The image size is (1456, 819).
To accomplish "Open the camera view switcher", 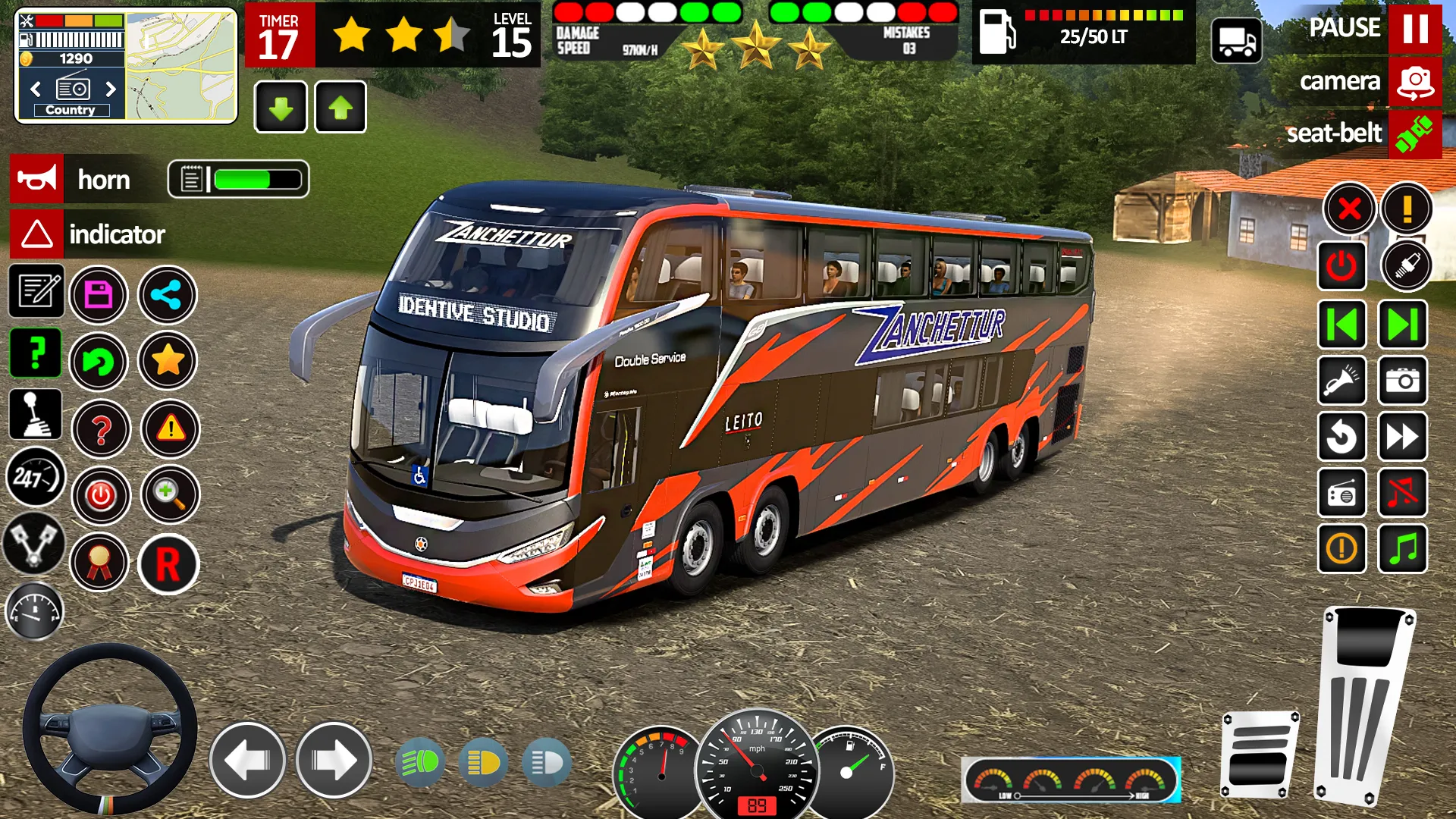I will pyautogui.click(x=1415, y=82).
